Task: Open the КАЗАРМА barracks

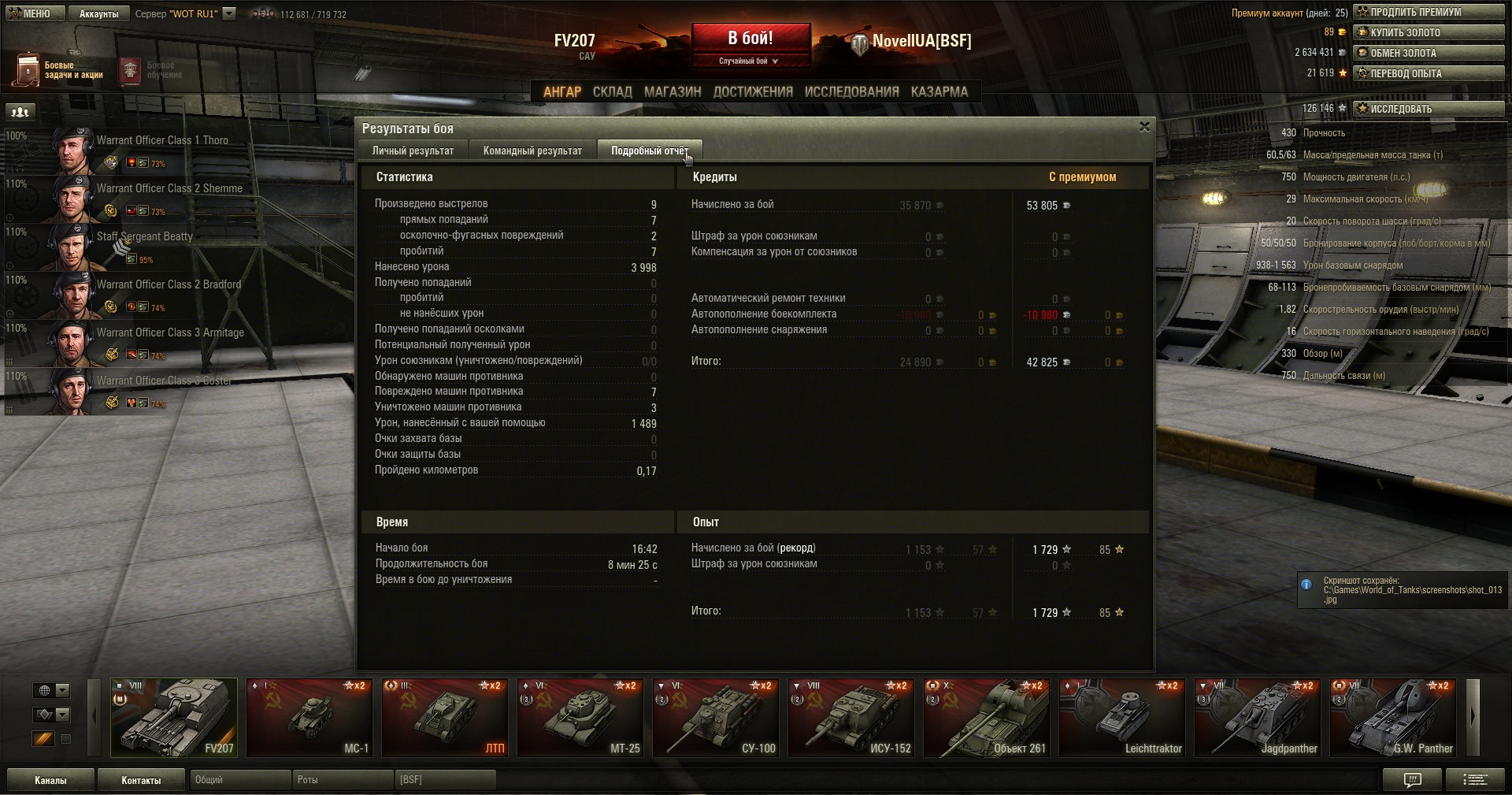Action: click(939, 91)
